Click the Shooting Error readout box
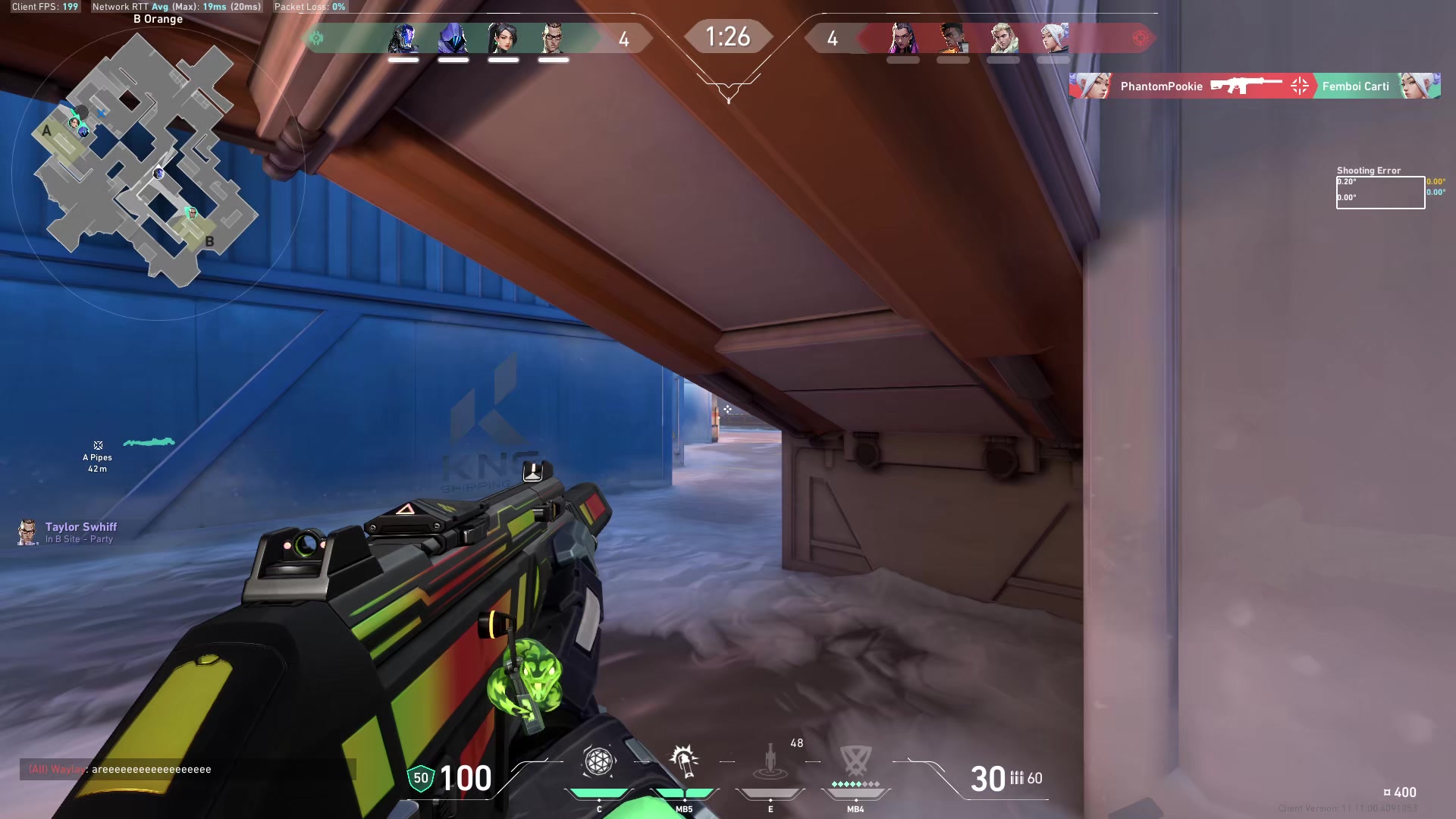 pyautogui.click(x=1380, y=191)
